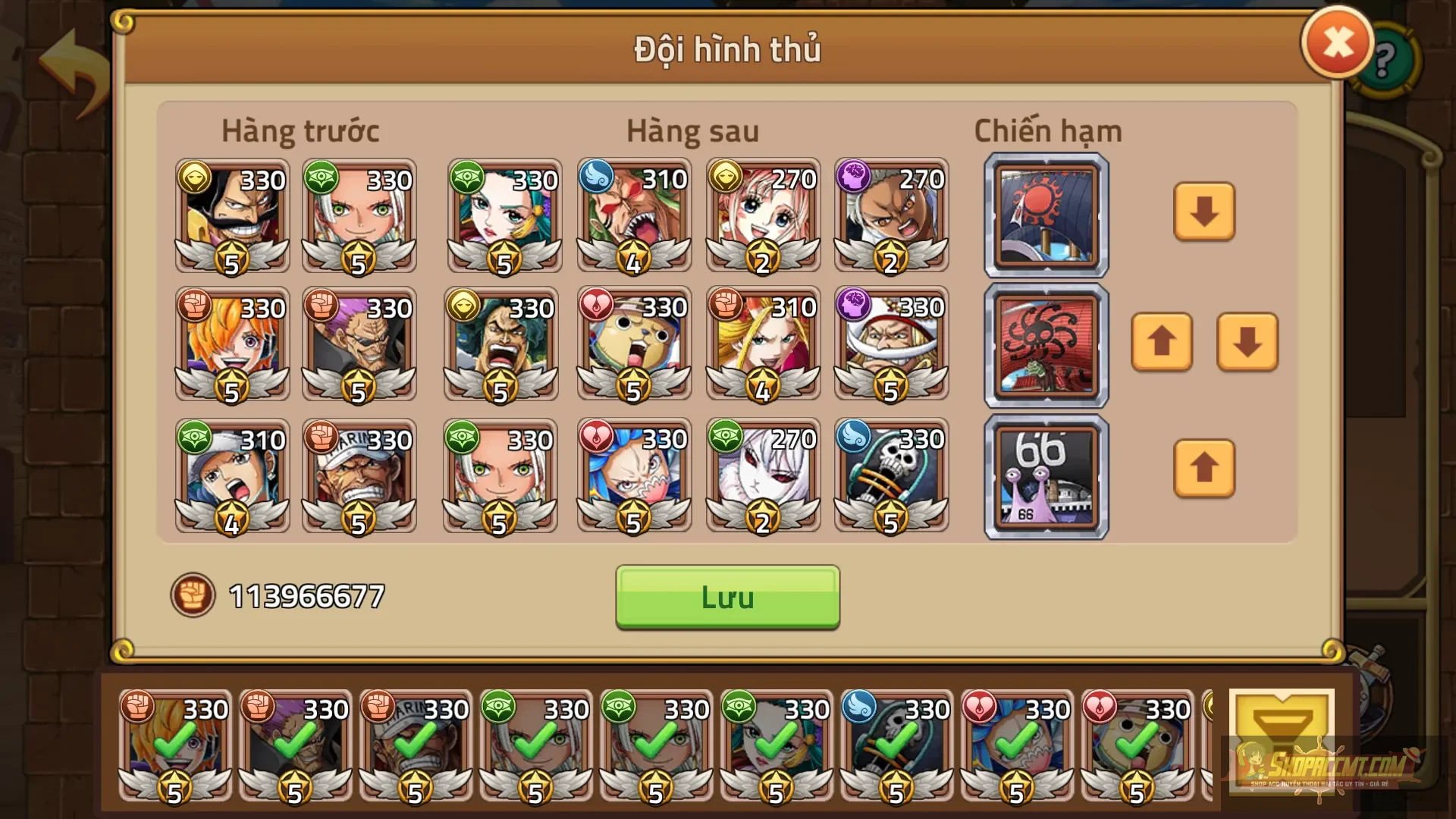Click the star rank badge under Gol D. Roger
This screenshot has height=819, width=1456.
click(x=231, y=258)
